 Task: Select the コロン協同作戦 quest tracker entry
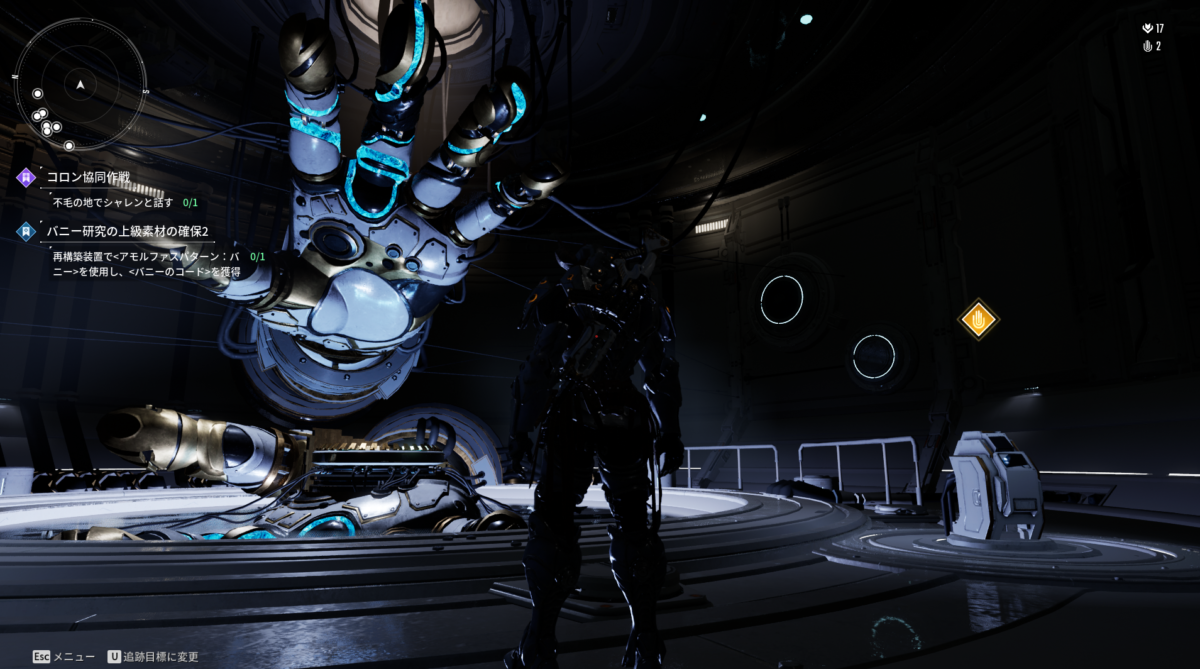coord(89,178)
